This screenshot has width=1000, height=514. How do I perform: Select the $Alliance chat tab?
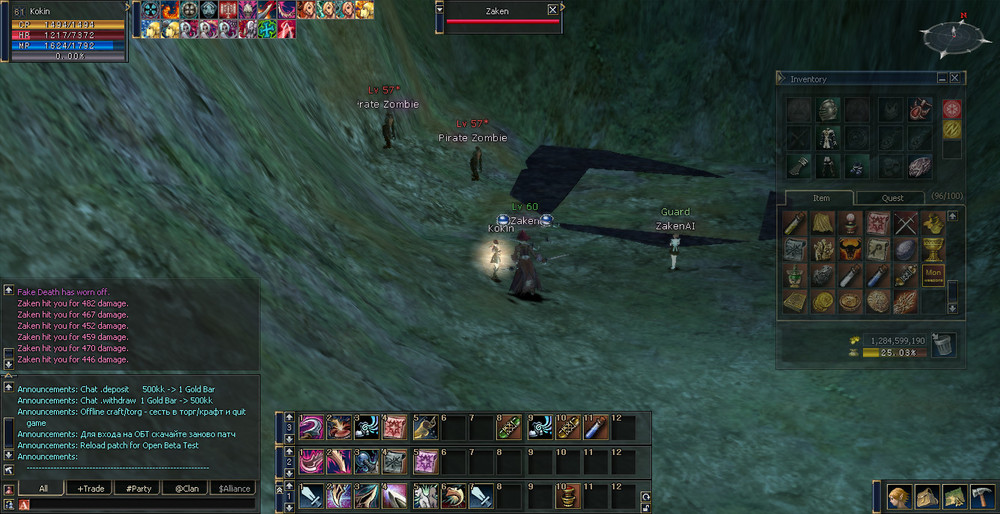point(234,488)
